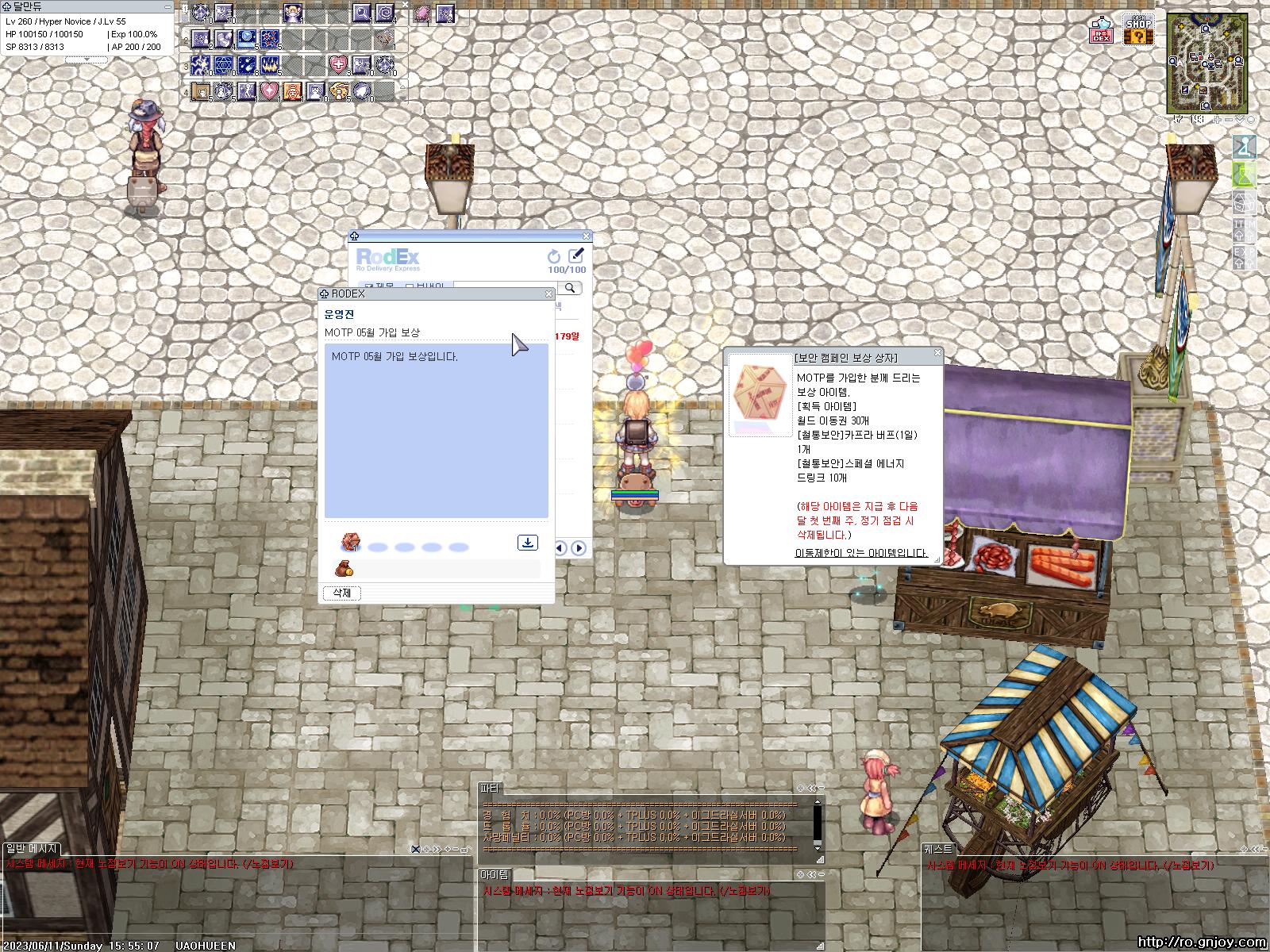Screen dimensions: 1270x952
Task: Close the skill hotbar with X
Action: 404,5
